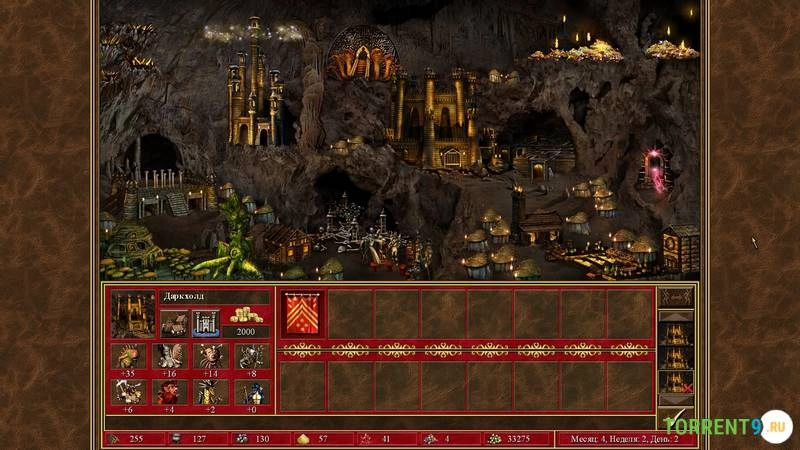Select the minotaur creature with +6 growth
Image resolution: width=800 pixels, height=450 pixels.
(x=128, y=391)
